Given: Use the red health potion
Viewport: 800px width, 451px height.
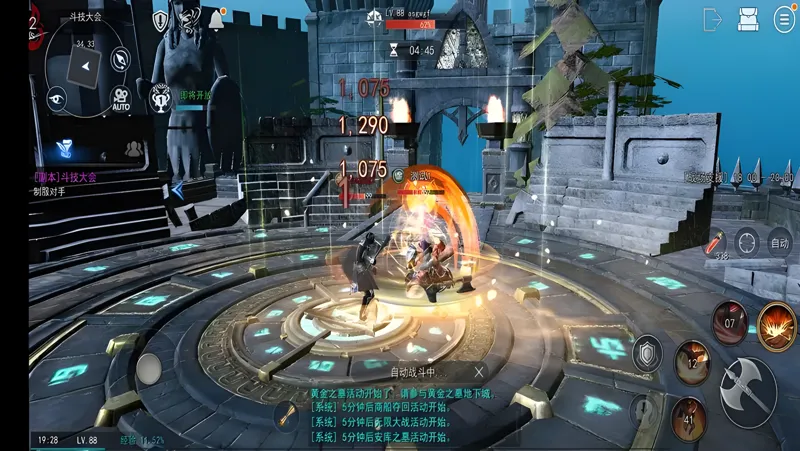Looking at the screenshot, I should 716,240.
